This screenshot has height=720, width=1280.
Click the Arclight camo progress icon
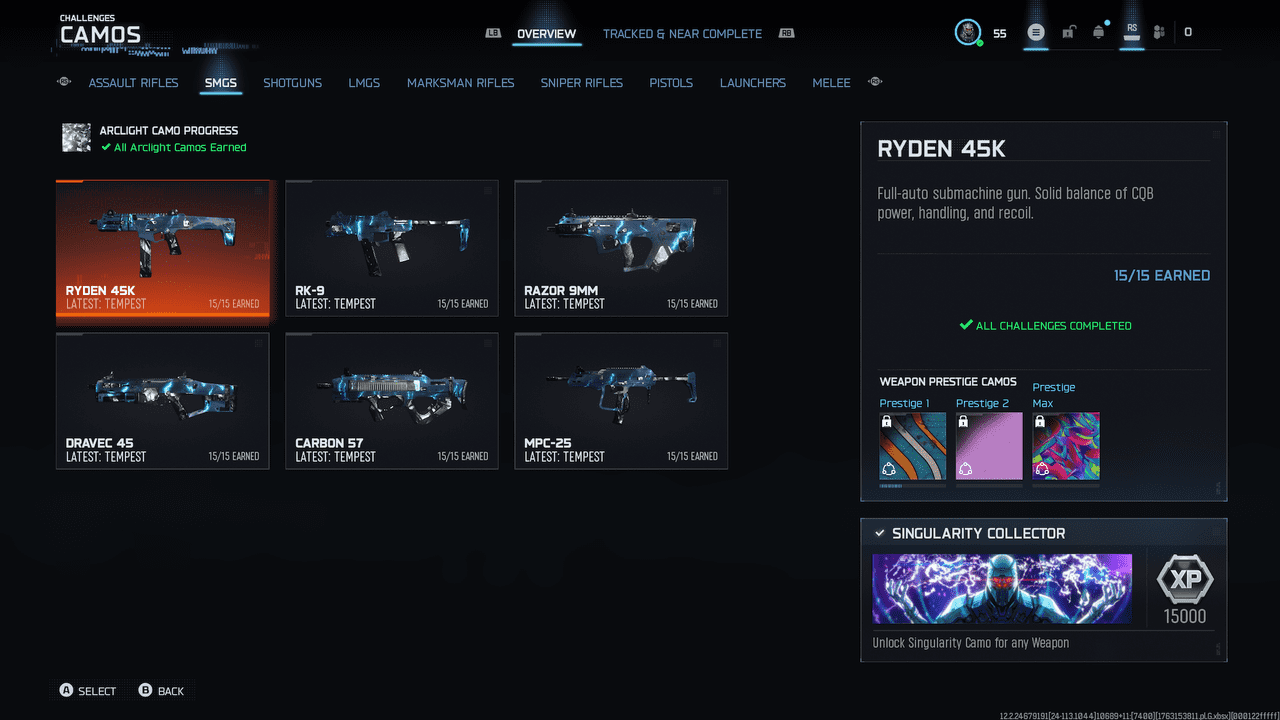[x=76, y=138]
